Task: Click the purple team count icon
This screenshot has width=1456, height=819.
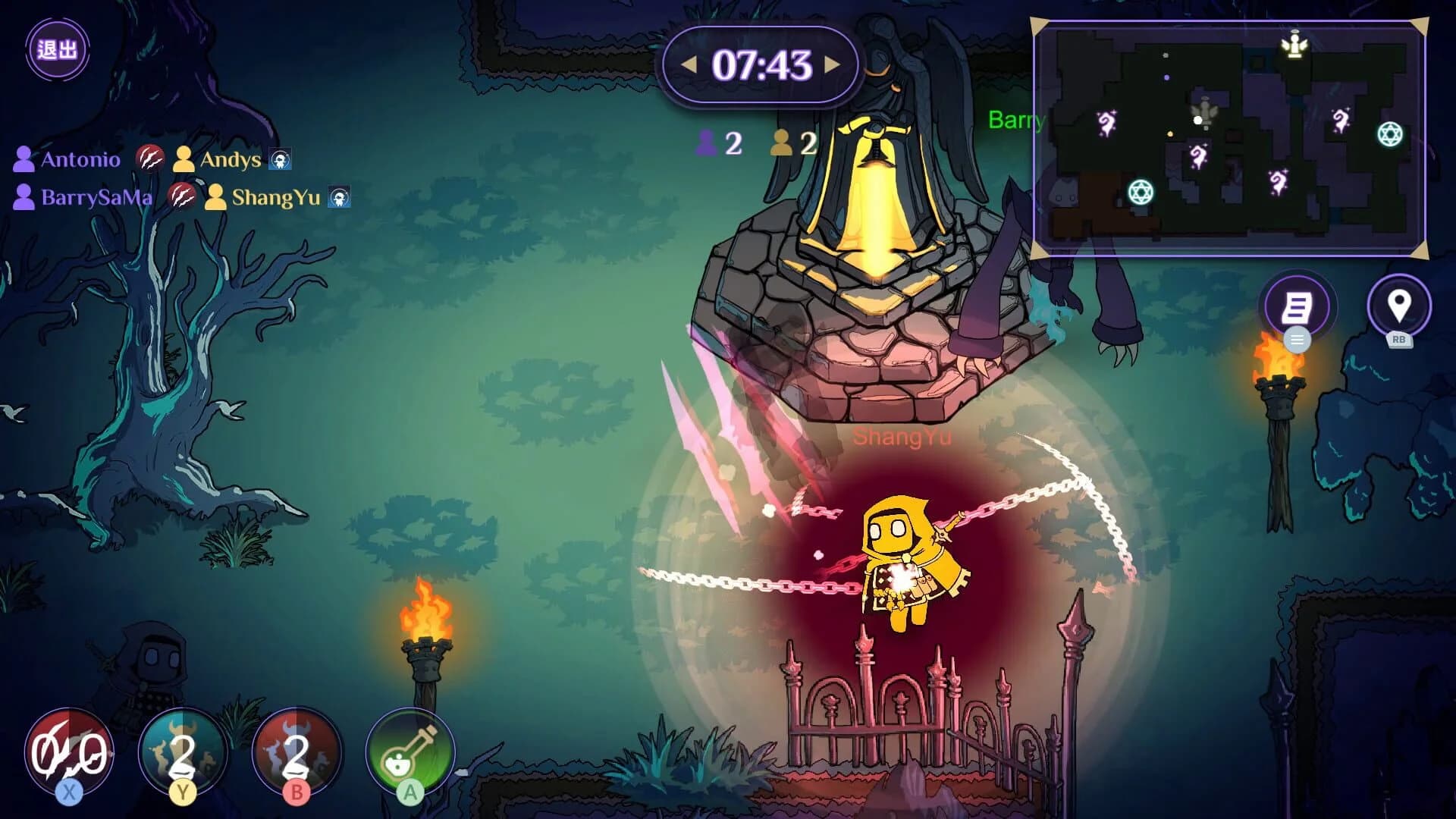Action: tap(707, 142)
